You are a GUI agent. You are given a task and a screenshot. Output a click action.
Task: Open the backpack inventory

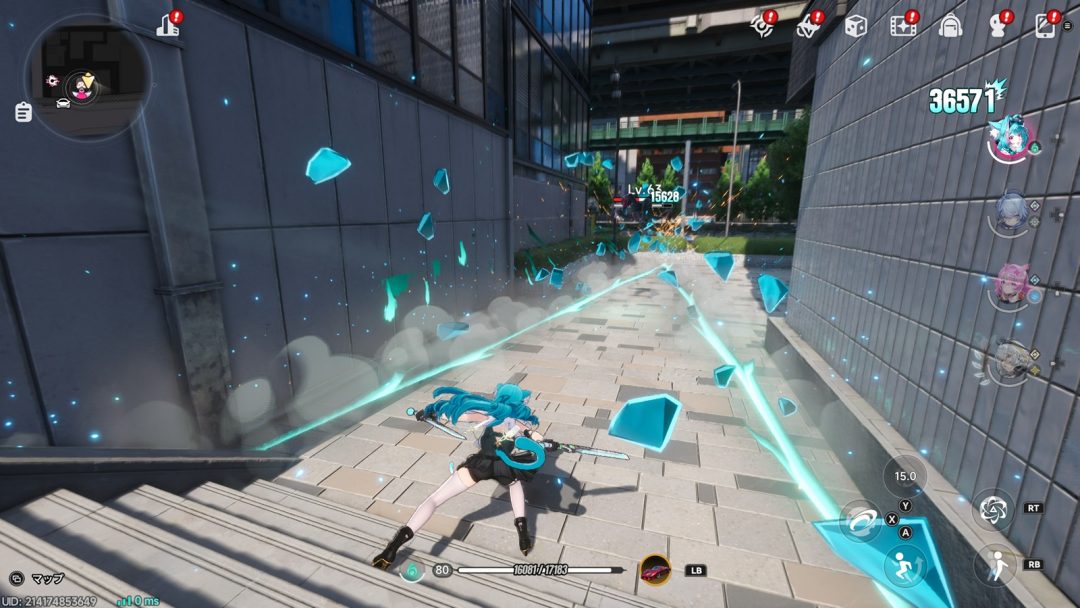[x=950, y=26]
